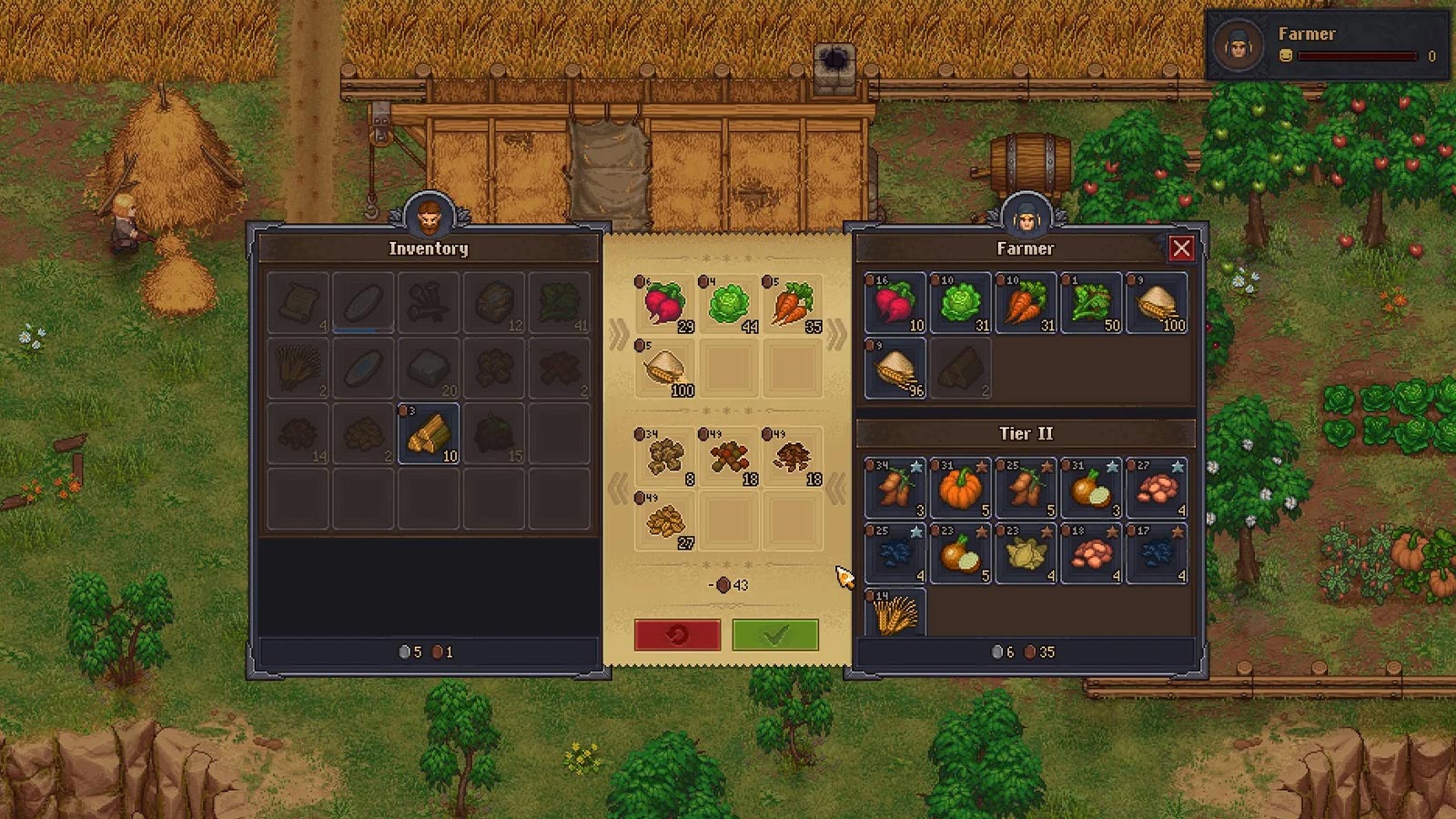The height and width of the screenshot is (819, 1456).
Task: Pick the beets in the Farmer's stock
Action: (895, 303)
